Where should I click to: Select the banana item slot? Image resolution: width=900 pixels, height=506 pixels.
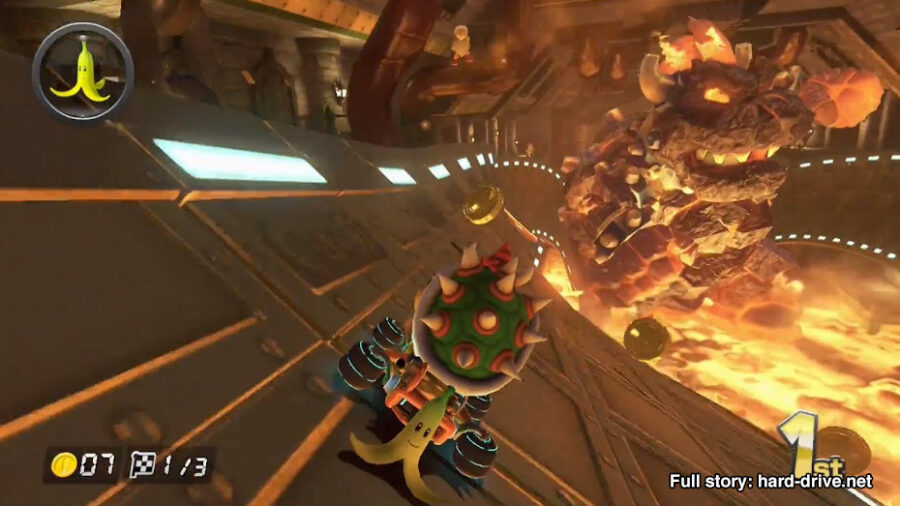click(82, 72)
